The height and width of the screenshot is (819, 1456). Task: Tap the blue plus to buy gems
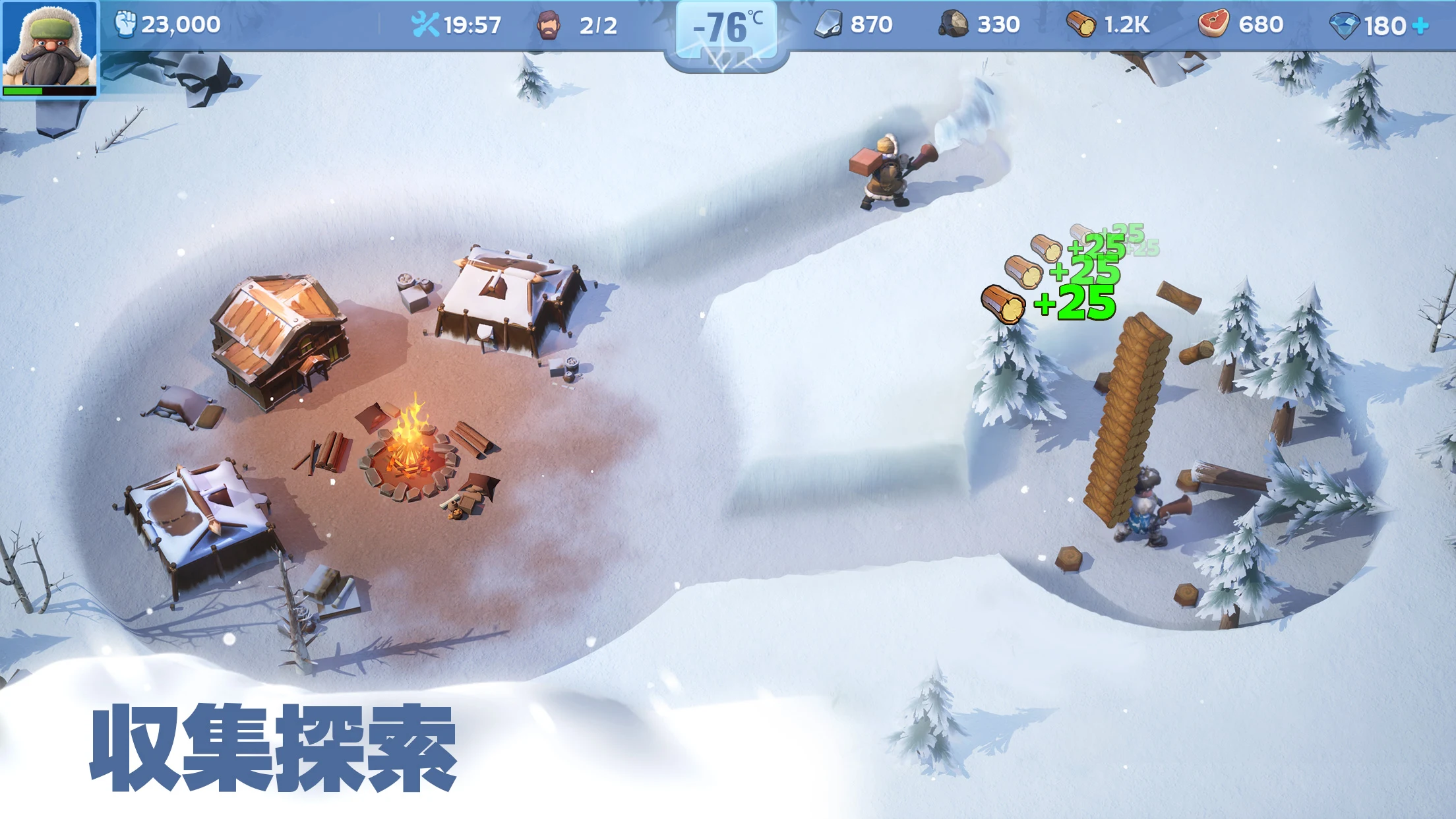click(1422, 26)
